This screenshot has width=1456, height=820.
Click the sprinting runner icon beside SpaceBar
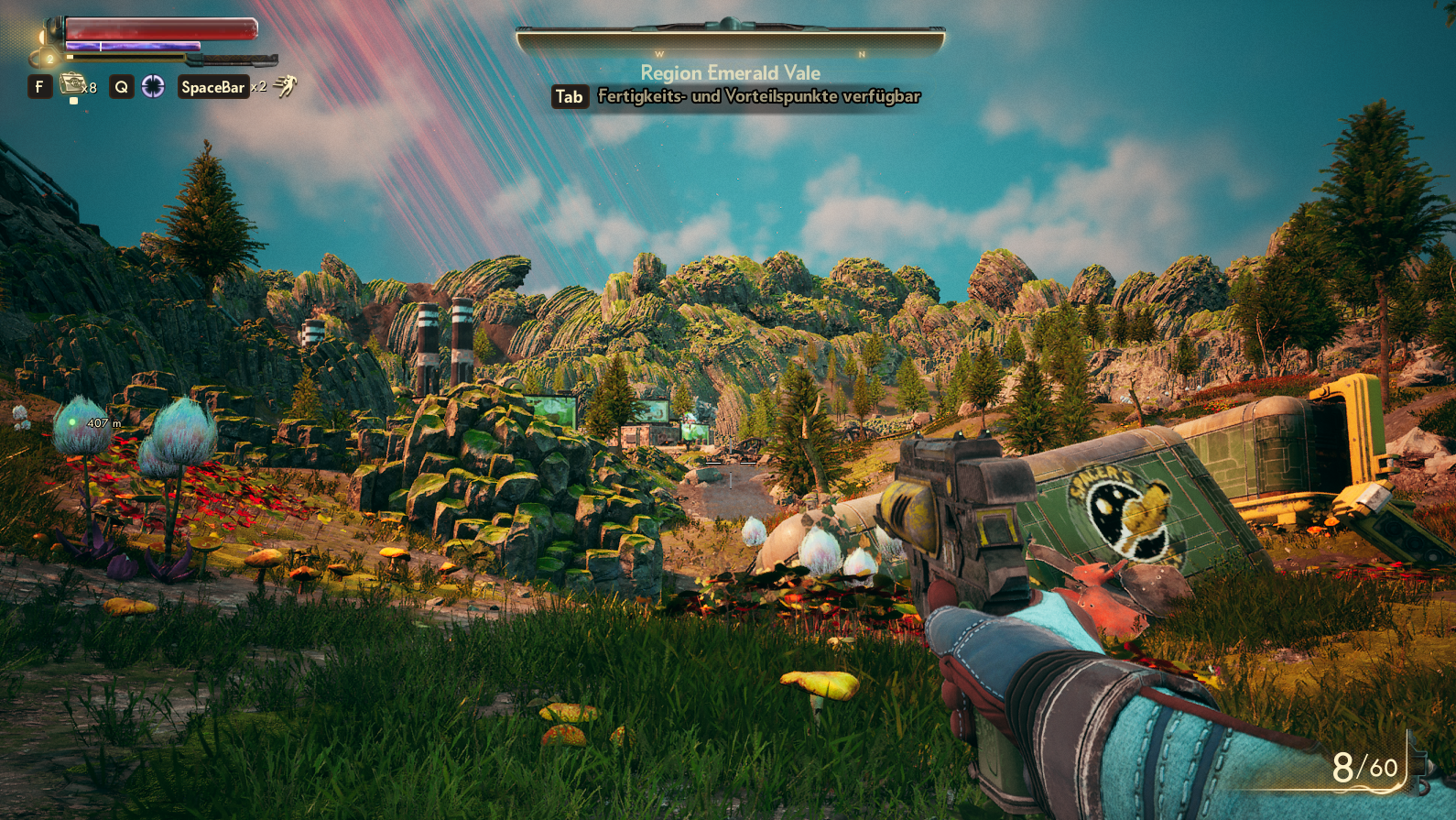[285, 87]
